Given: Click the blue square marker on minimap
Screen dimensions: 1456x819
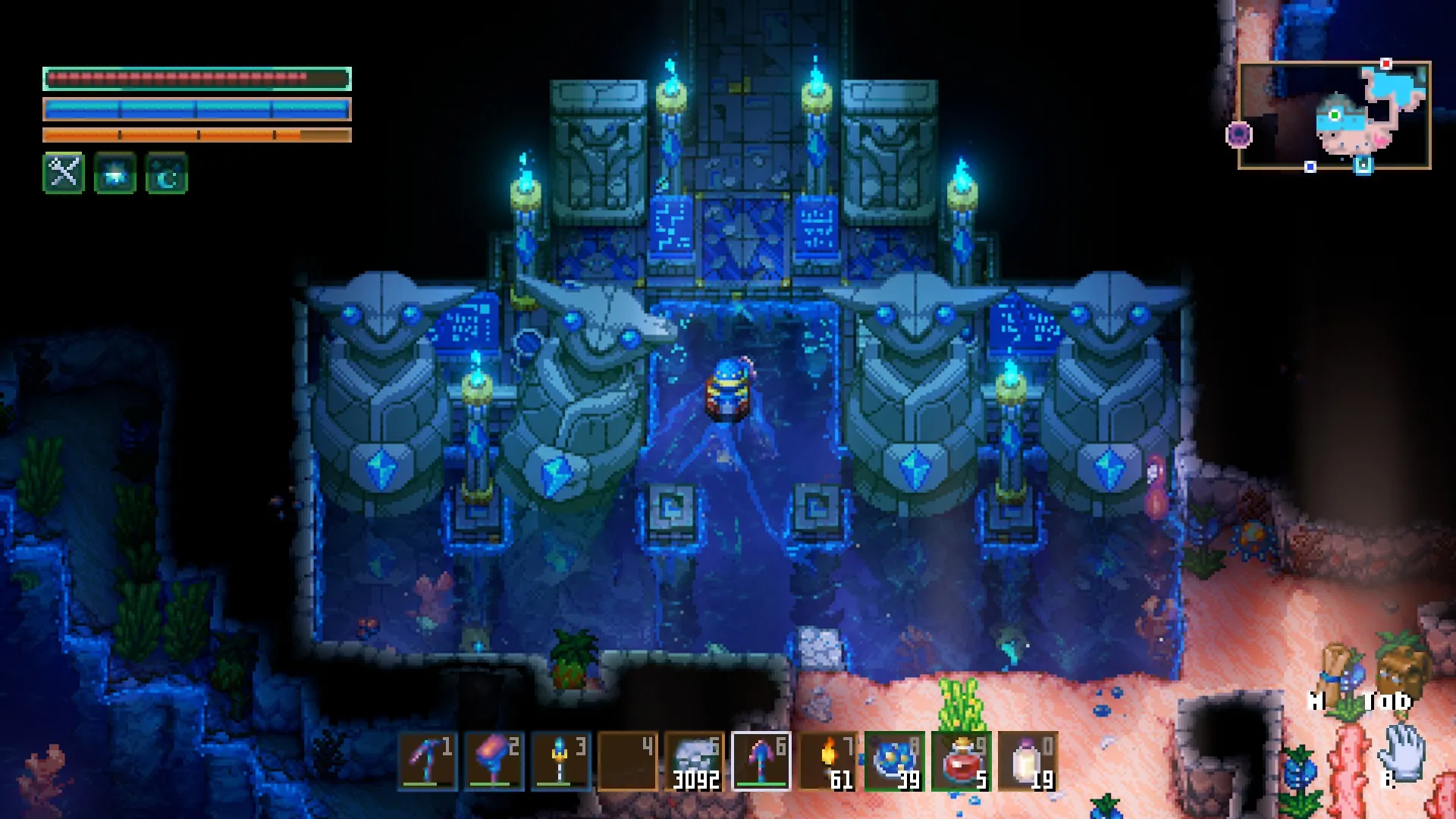Looking at the screenshot, I should coord(1310,167).
